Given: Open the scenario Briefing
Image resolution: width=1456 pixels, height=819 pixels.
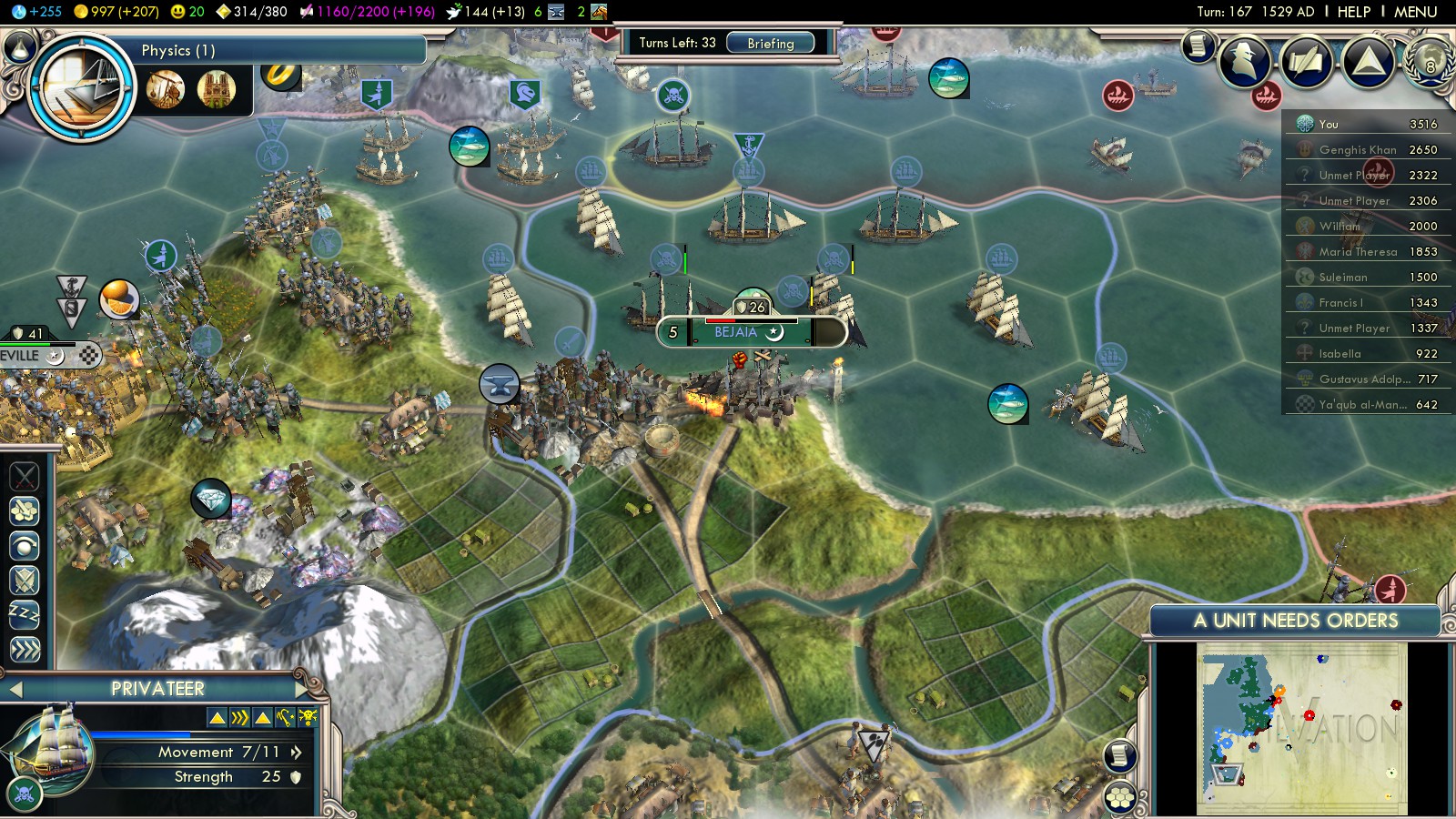Looking at the screenshot, I should click(770, 43).
